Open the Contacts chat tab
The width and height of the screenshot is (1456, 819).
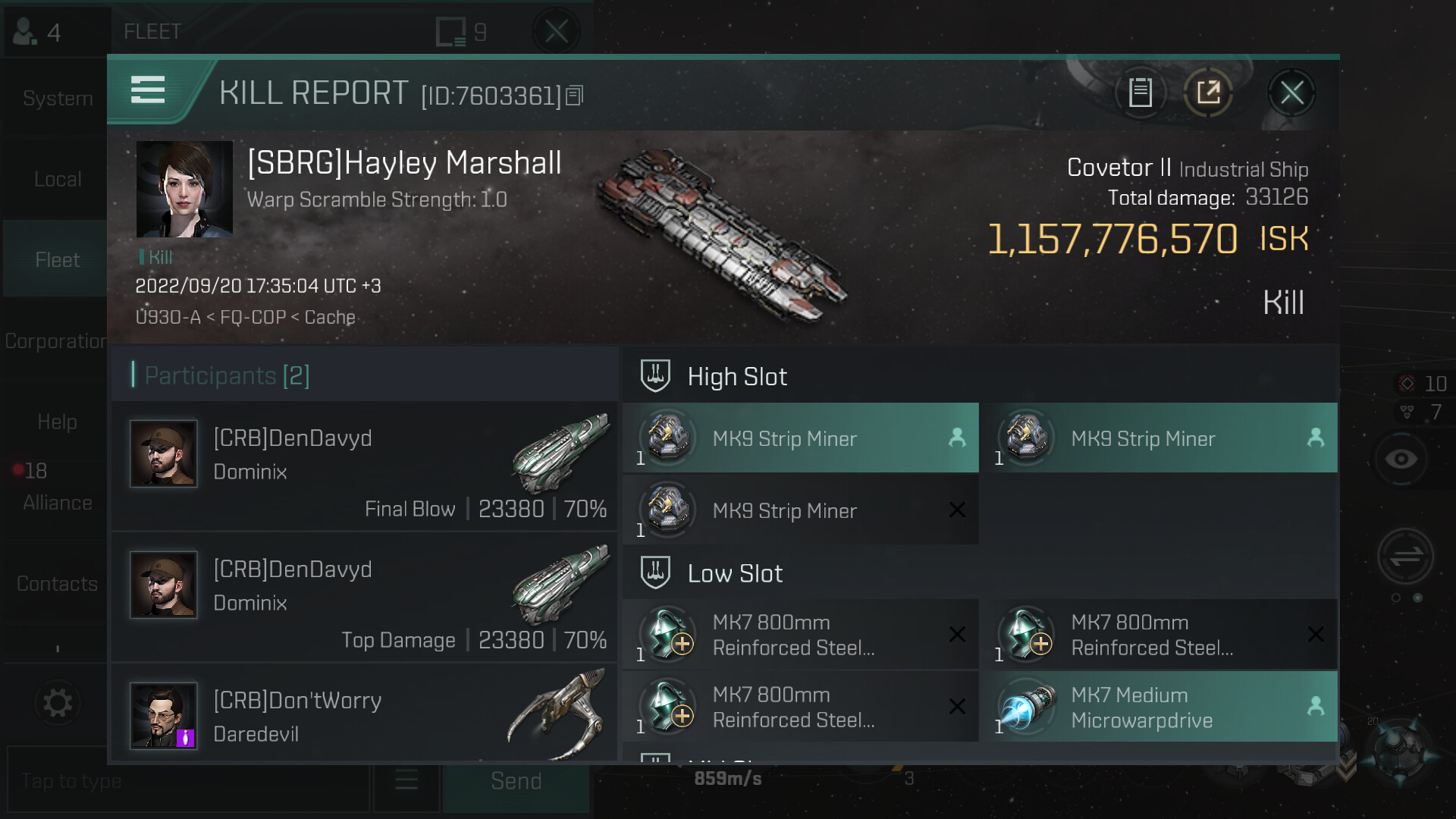click(x=57, y=583)
